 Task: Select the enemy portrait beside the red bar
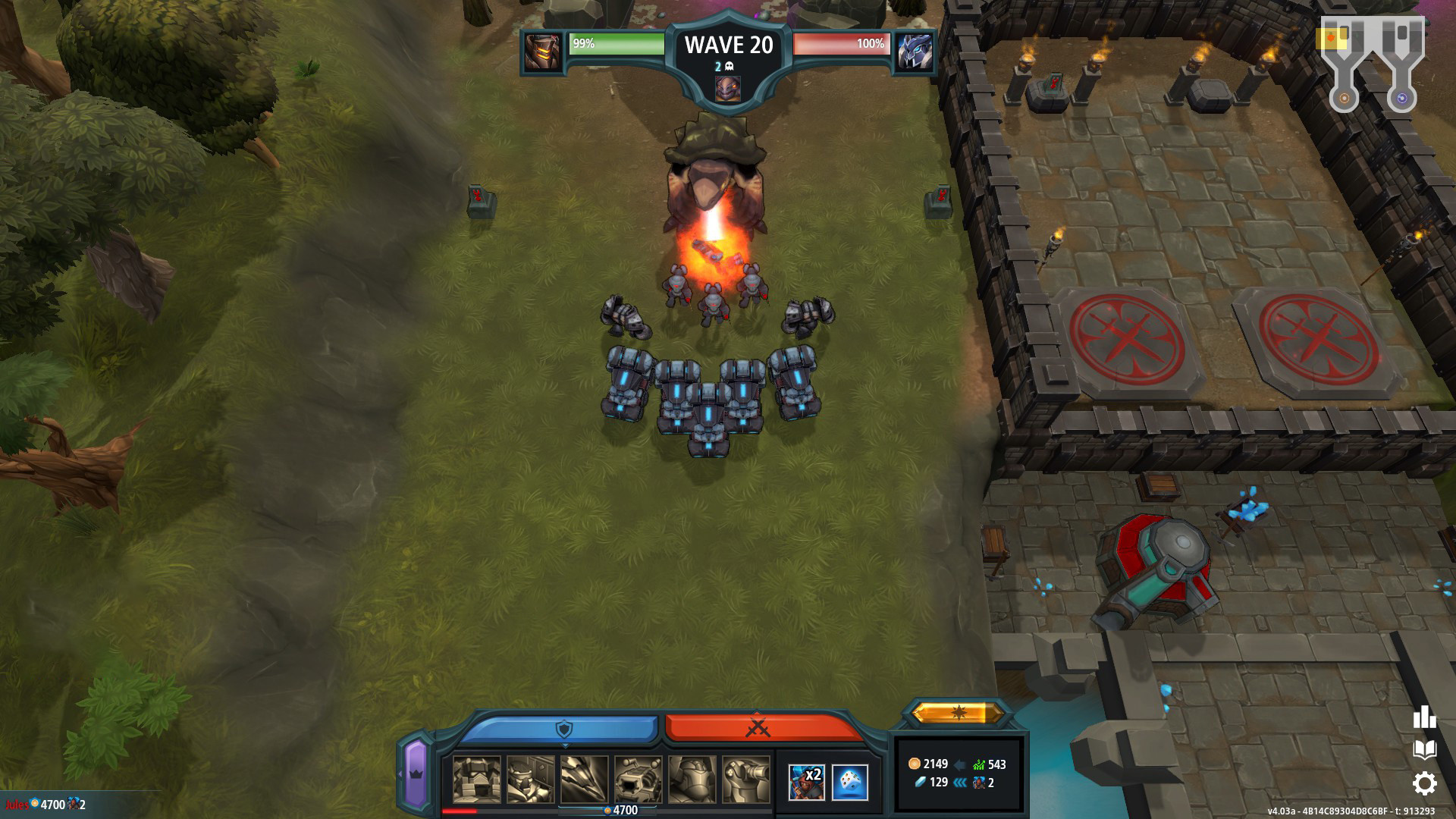coord(915,52)
